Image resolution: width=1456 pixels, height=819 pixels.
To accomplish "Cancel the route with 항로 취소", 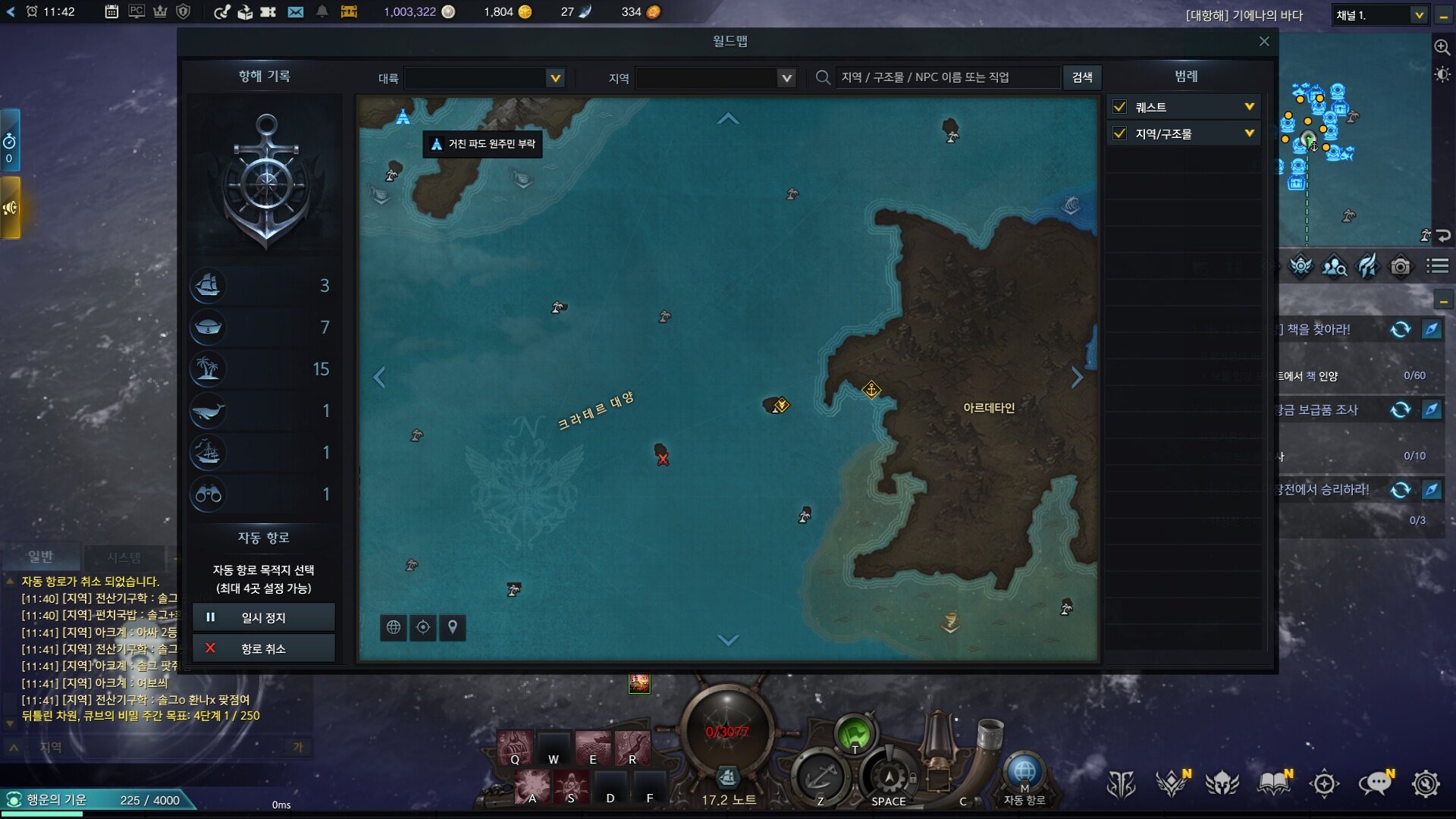I will 263,648.
